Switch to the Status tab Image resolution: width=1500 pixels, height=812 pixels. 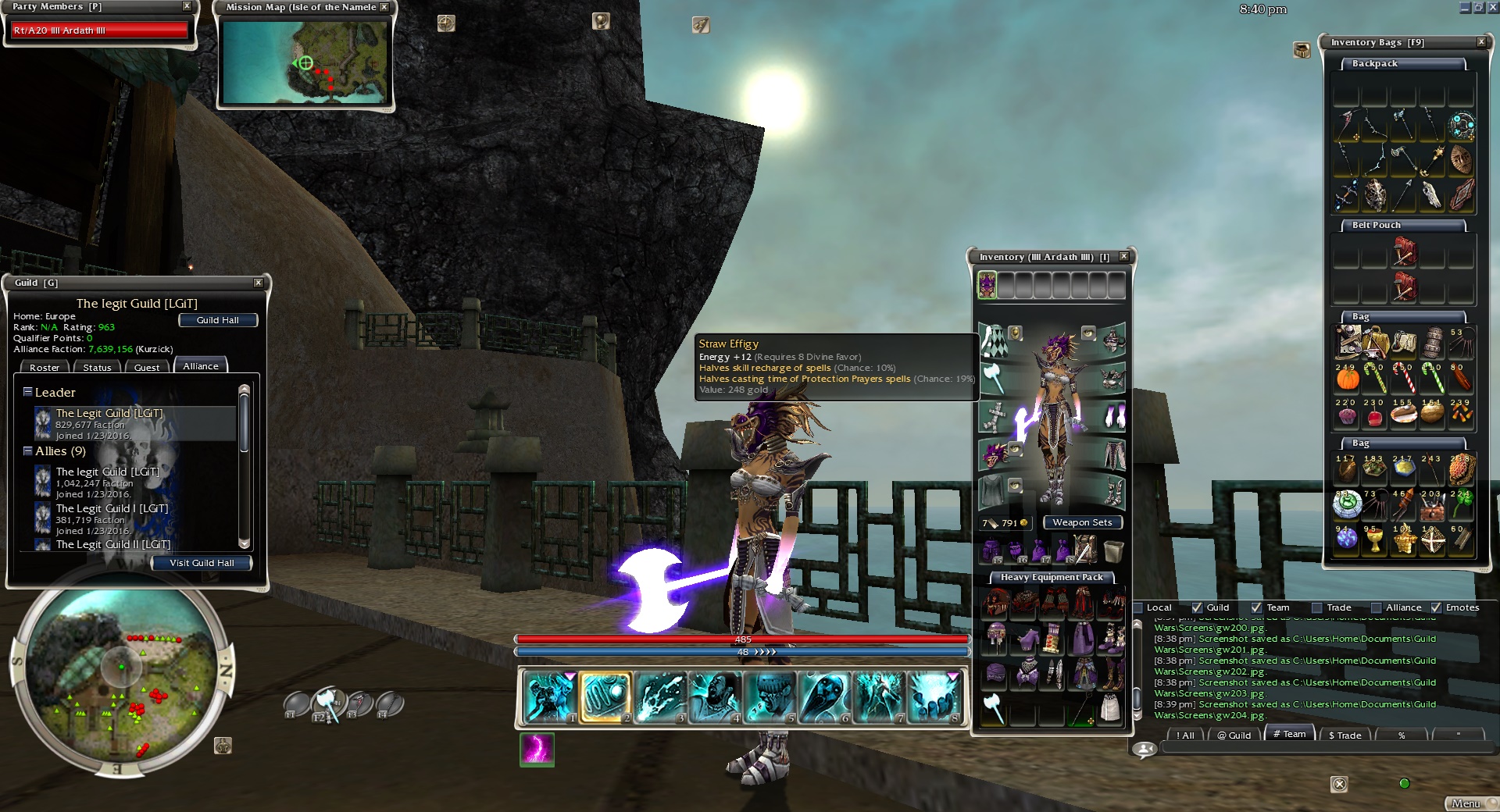97,367
